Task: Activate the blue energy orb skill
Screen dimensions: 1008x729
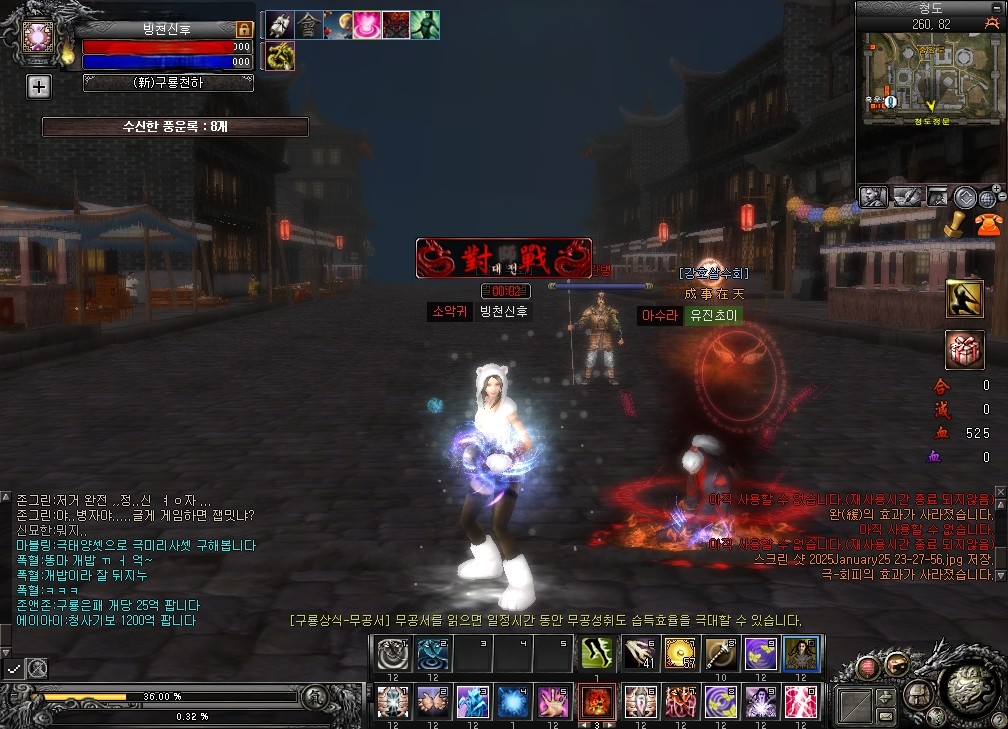Action: [x=514, y=701]
